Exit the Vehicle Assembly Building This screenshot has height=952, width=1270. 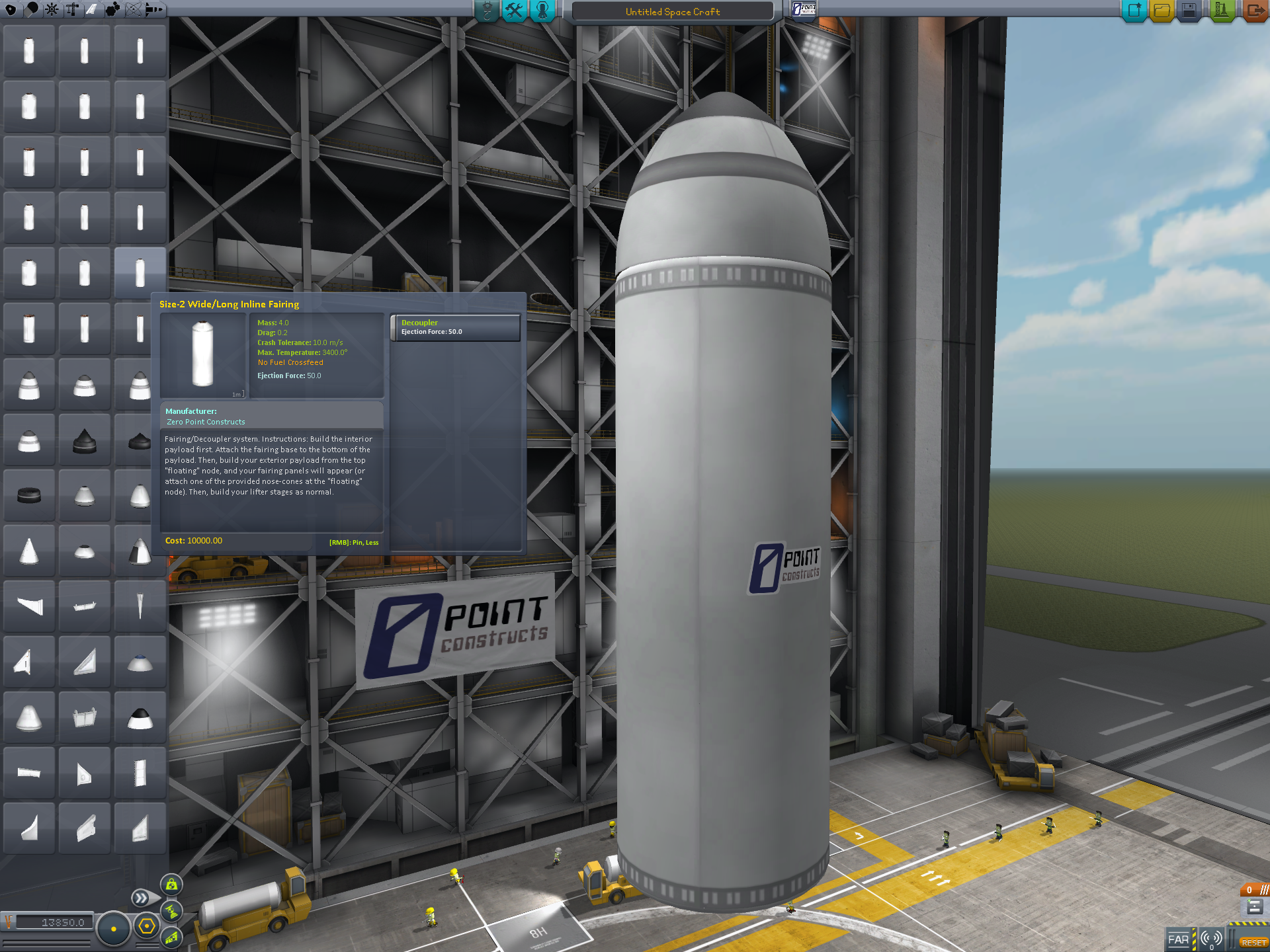[1255, 11]
